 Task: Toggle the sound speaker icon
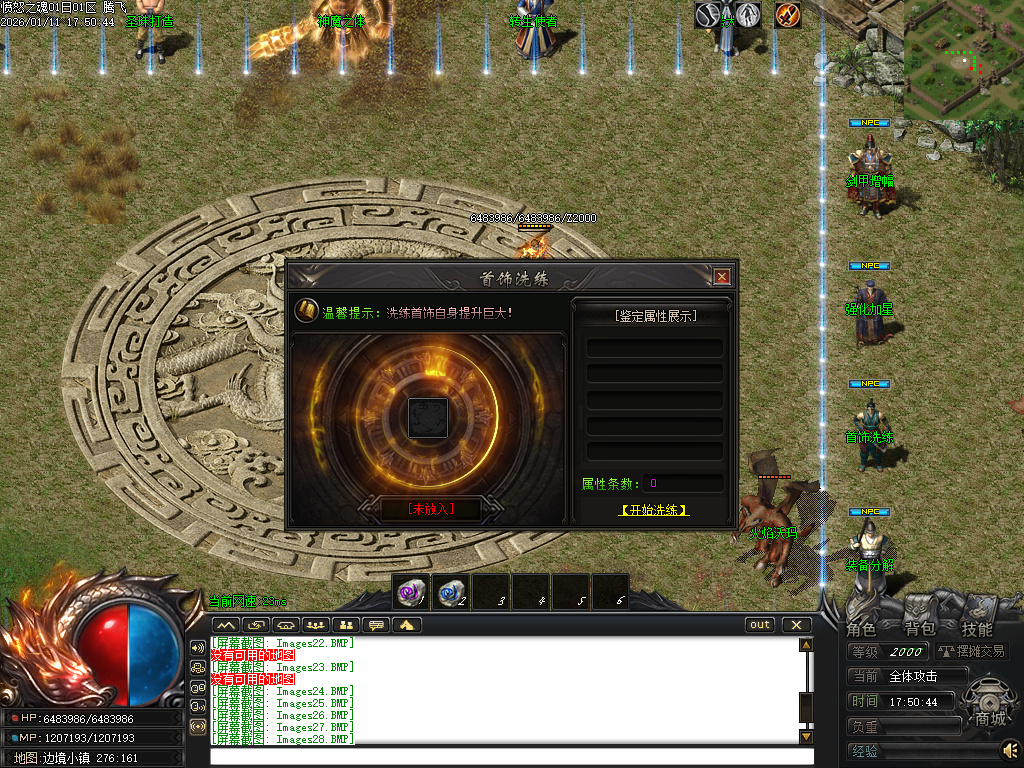[1011, 748]
